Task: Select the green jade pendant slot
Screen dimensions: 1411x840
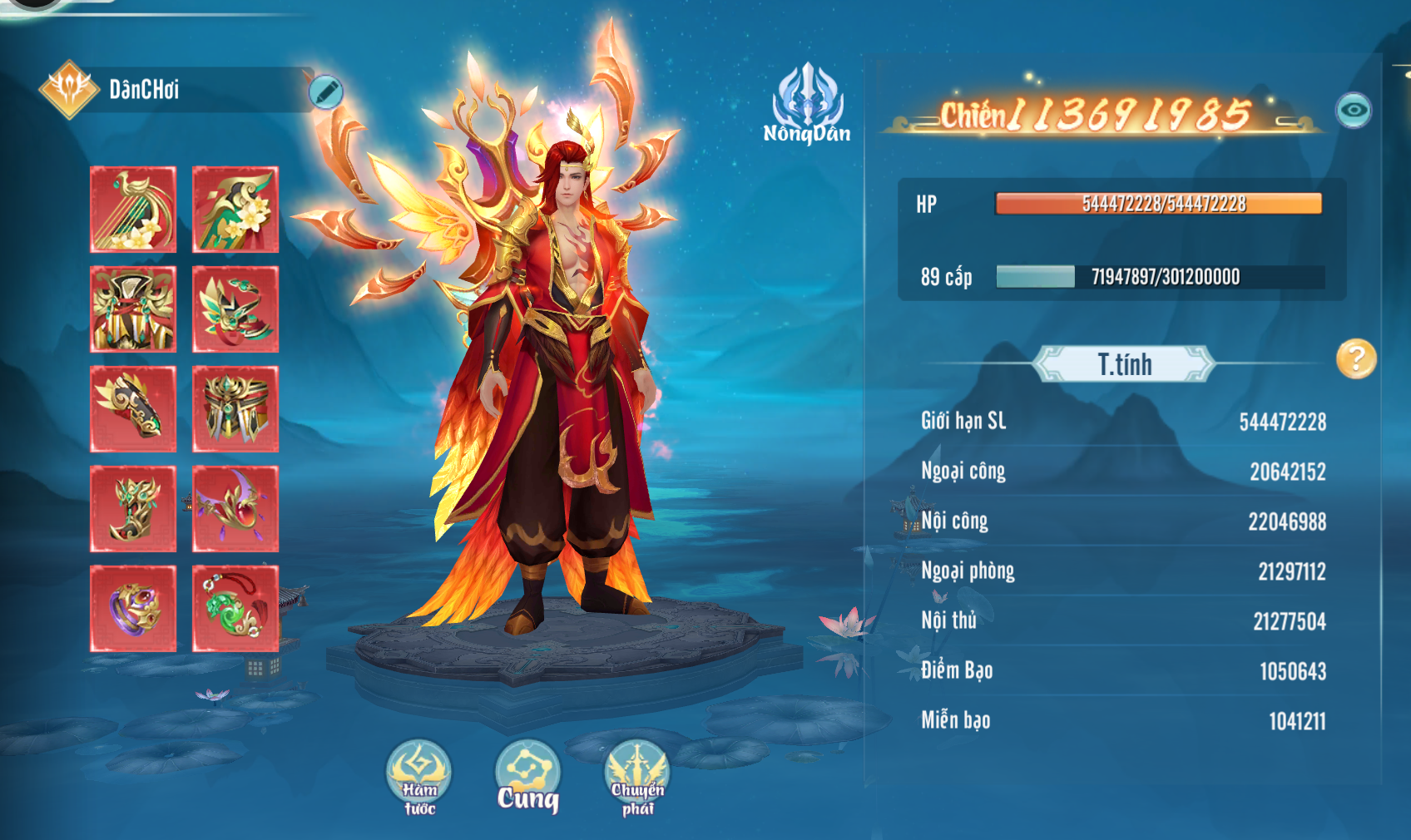Action: [x=235, y=609]
